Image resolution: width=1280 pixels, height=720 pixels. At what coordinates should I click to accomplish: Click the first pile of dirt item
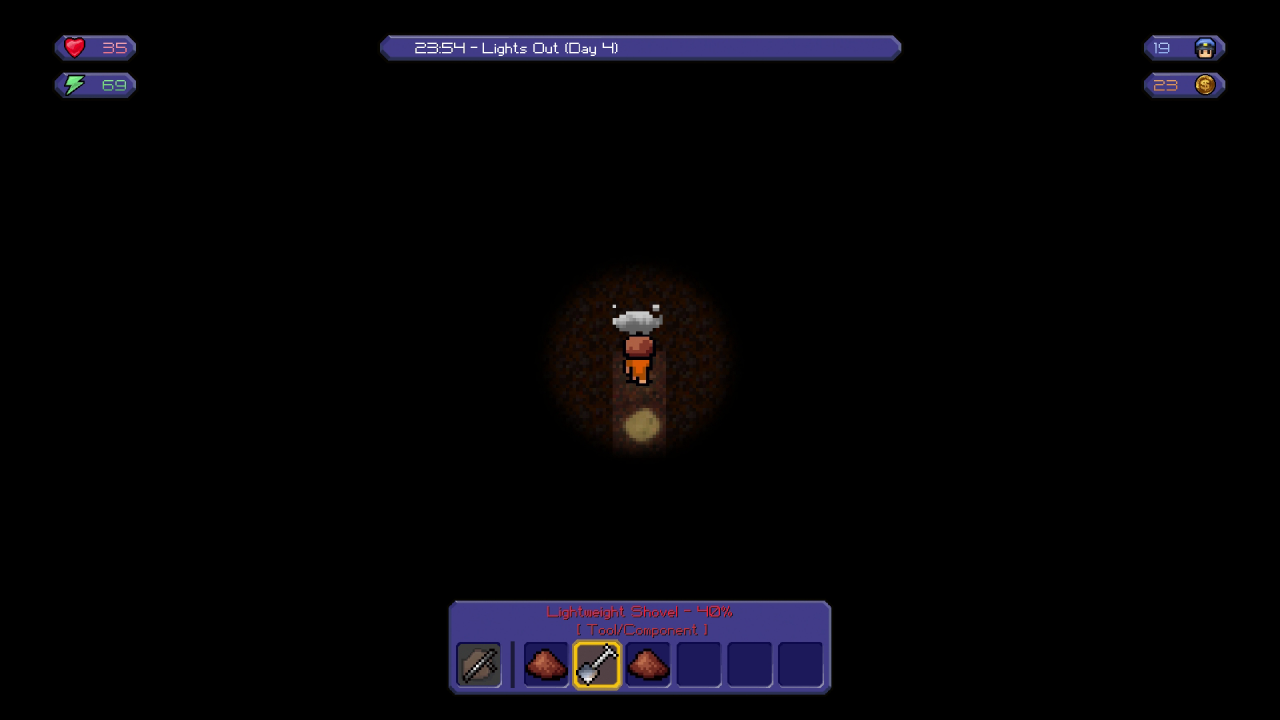[545, 664]
